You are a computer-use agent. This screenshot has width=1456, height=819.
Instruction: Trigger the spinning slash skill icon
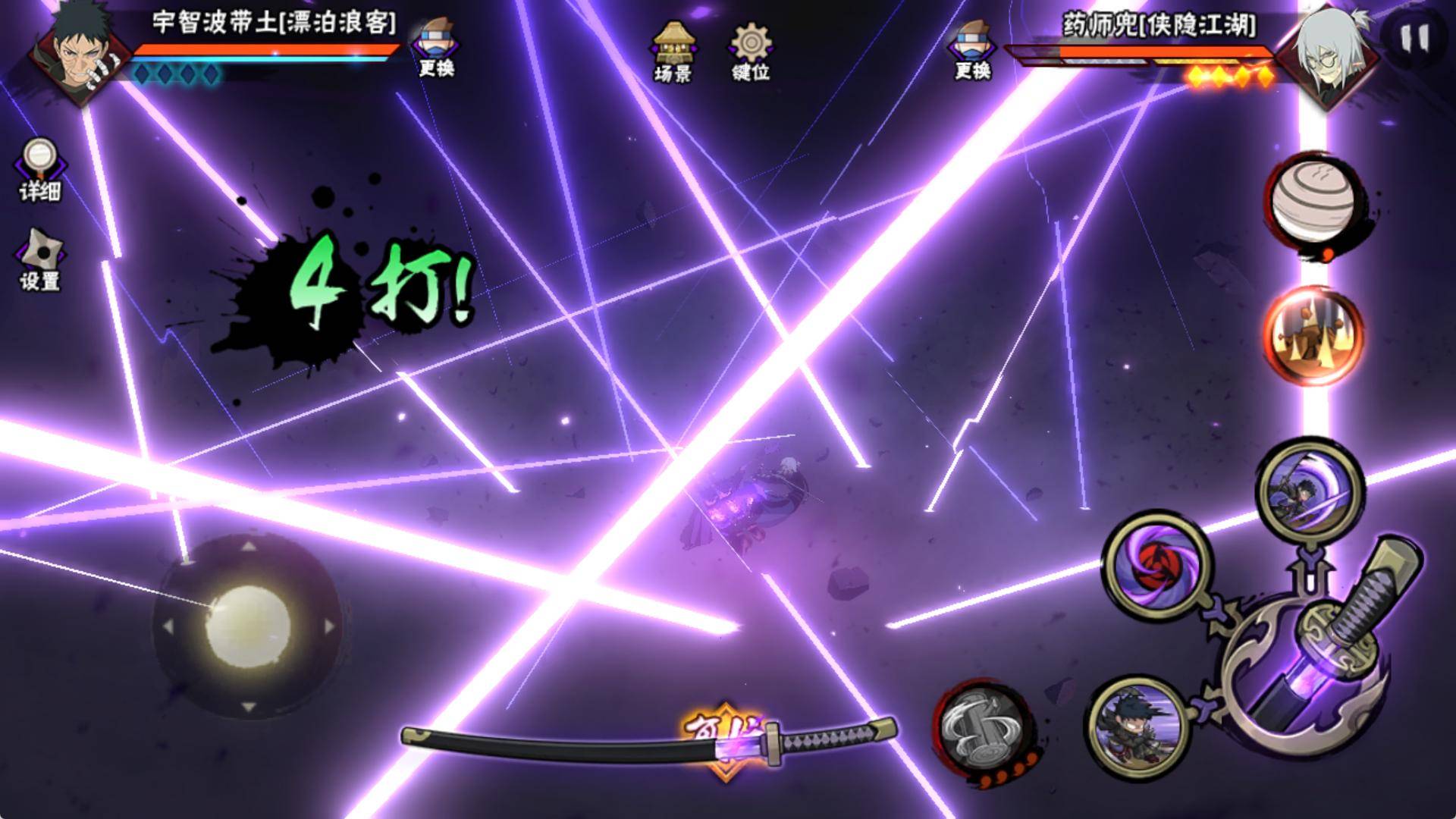coord(1310,490)
